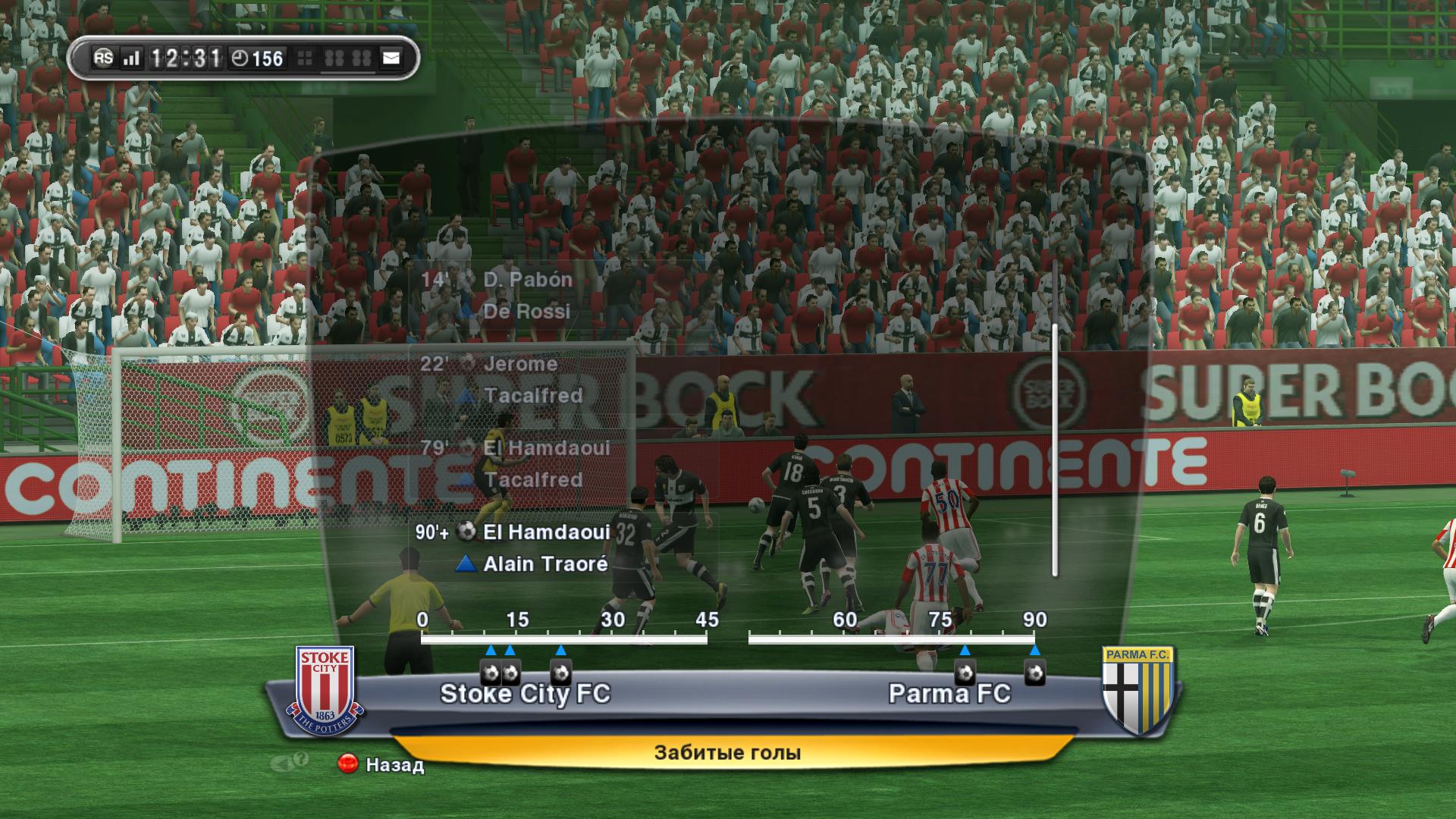Viewport: 1456px width, 819px height.
Task: Click the 22-minute goal ball on the timeline
Action: (x=560, y=673)
